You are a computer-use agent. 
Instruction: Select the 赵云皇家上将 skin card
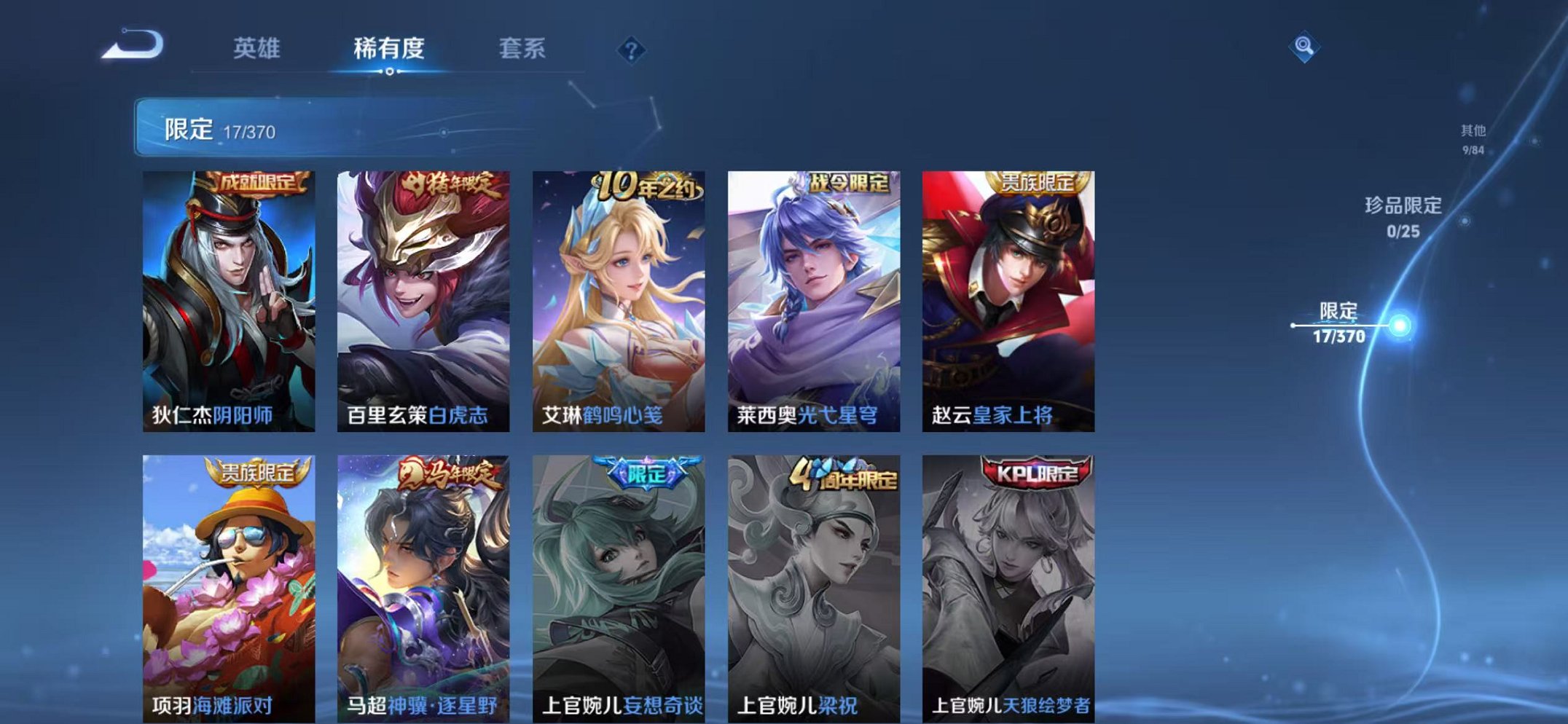pos(1011,299)
